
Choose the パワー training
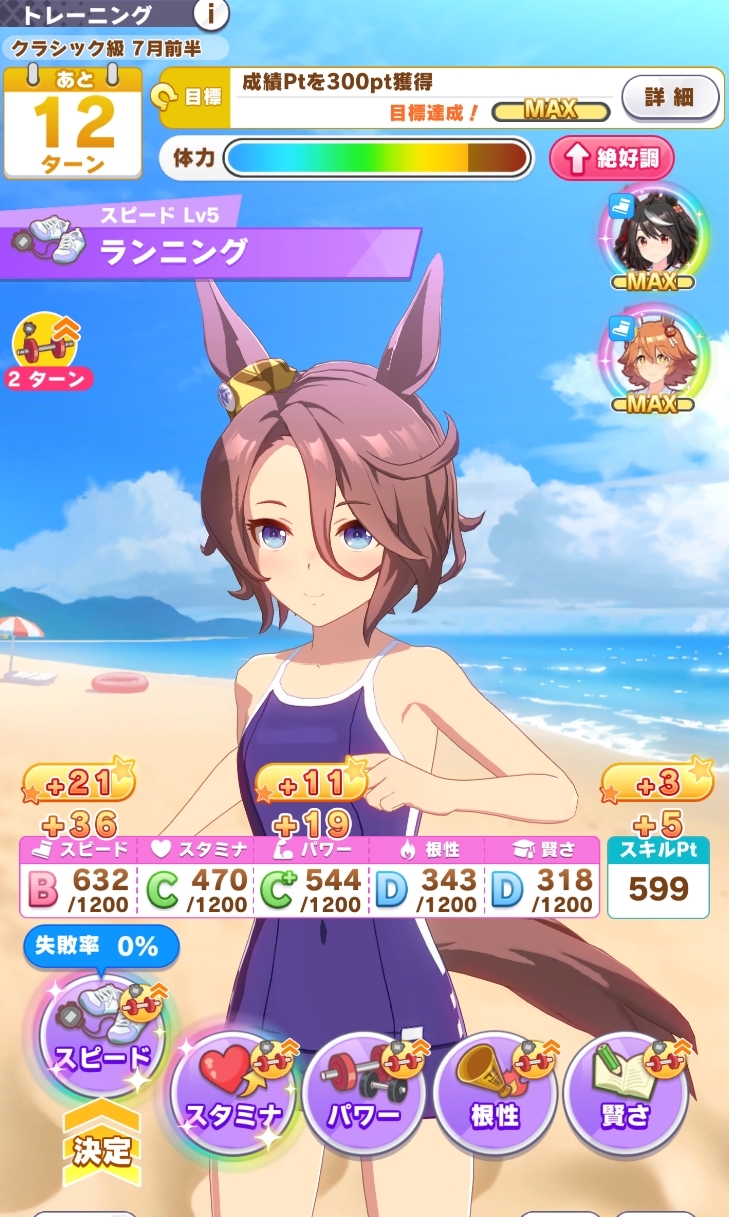coord(364,1093)
